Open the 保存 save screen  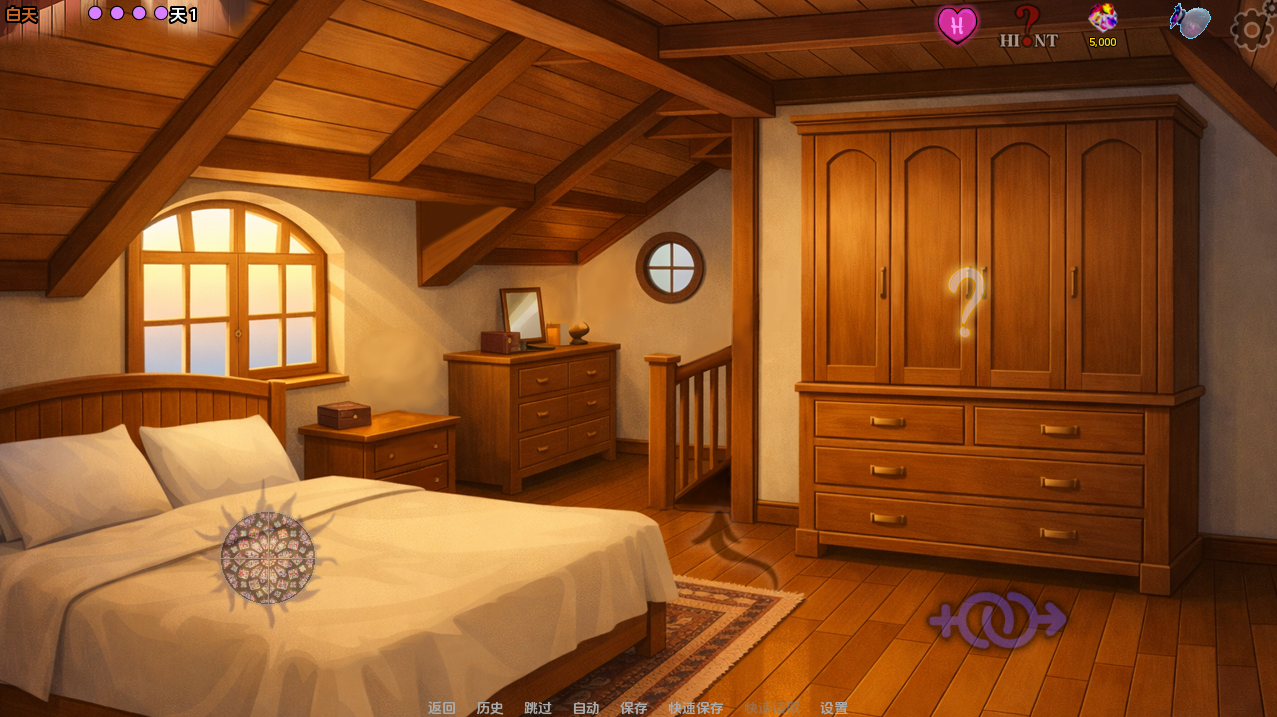click(x=634, y=708)
